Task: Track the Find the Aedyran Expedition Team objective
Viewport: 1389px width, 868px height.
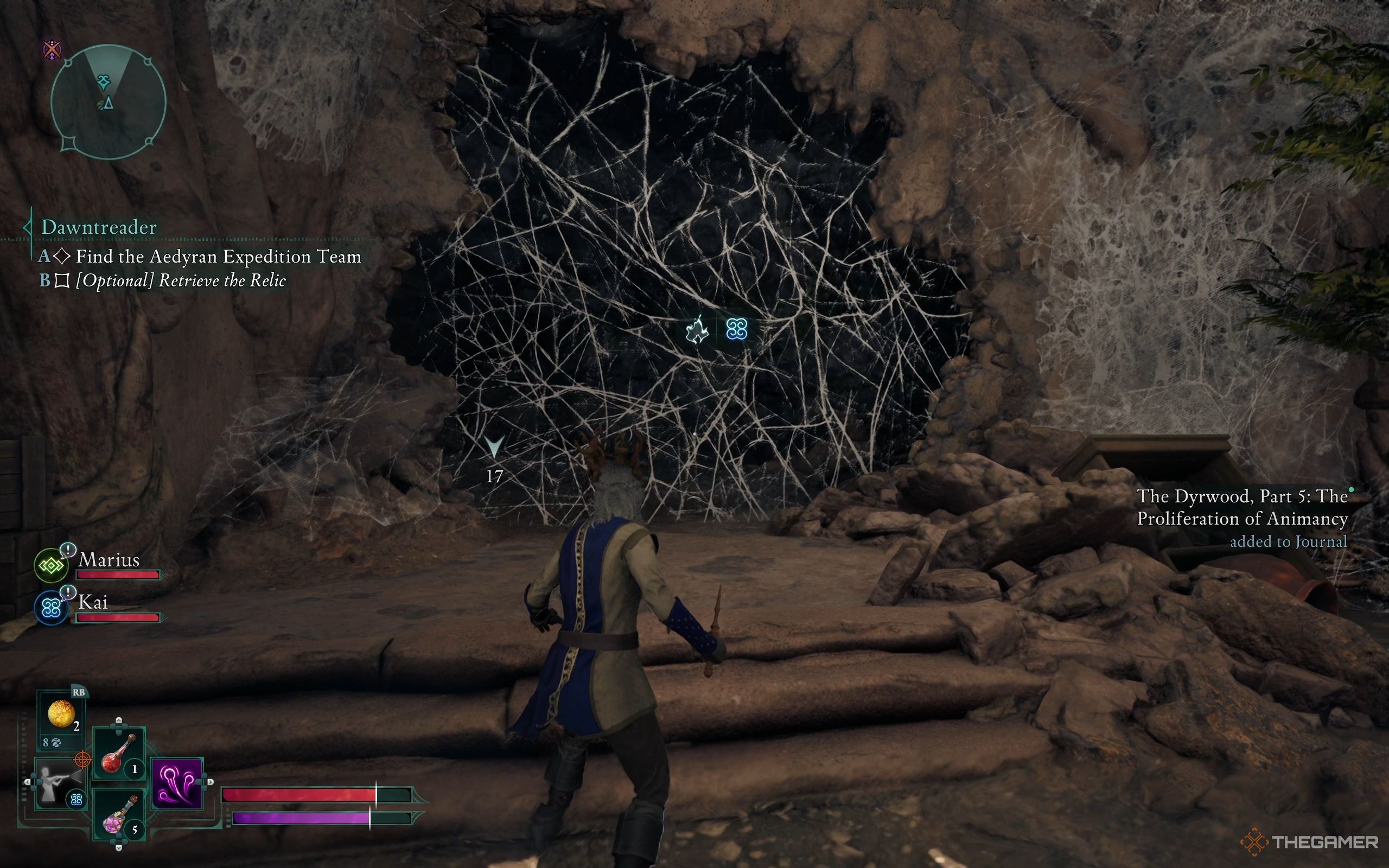Action: (218, 256)
